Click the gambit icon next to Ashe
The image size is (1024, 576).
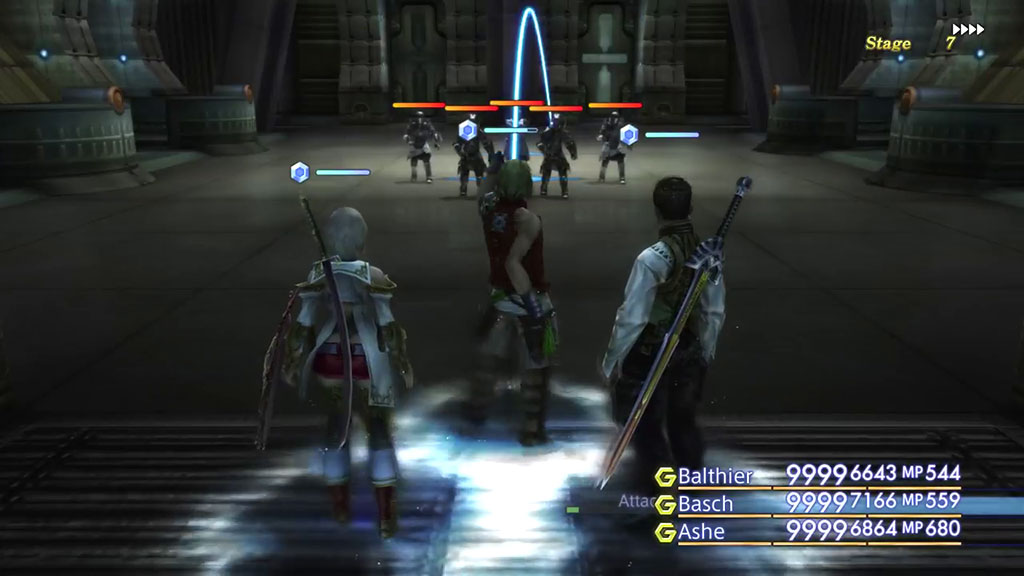[665, 532]
